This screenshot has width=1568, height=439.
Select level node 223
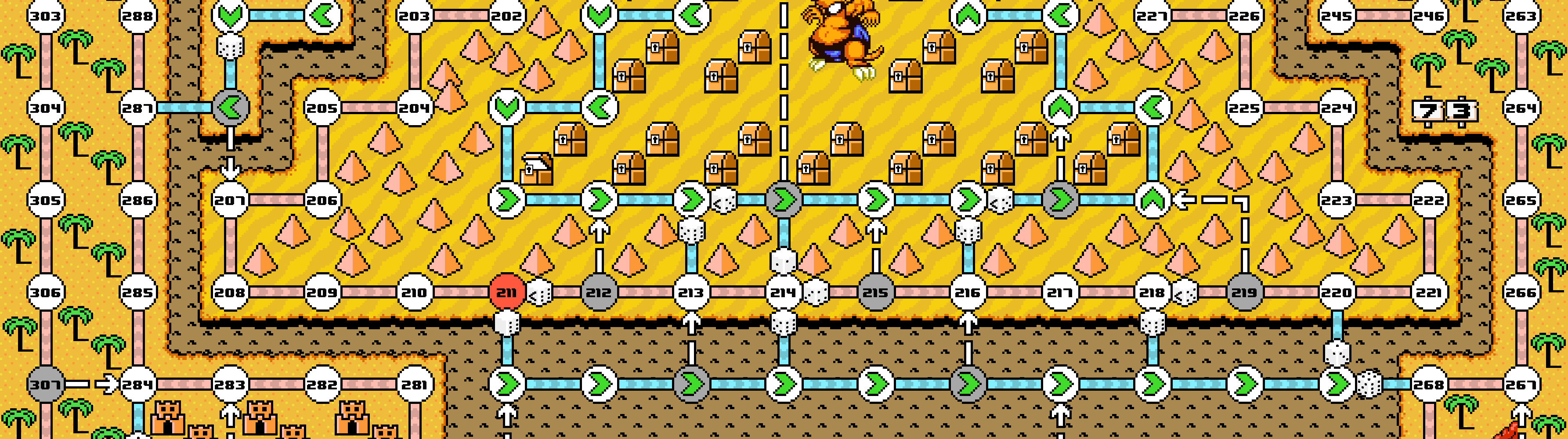click(1337, 200)
